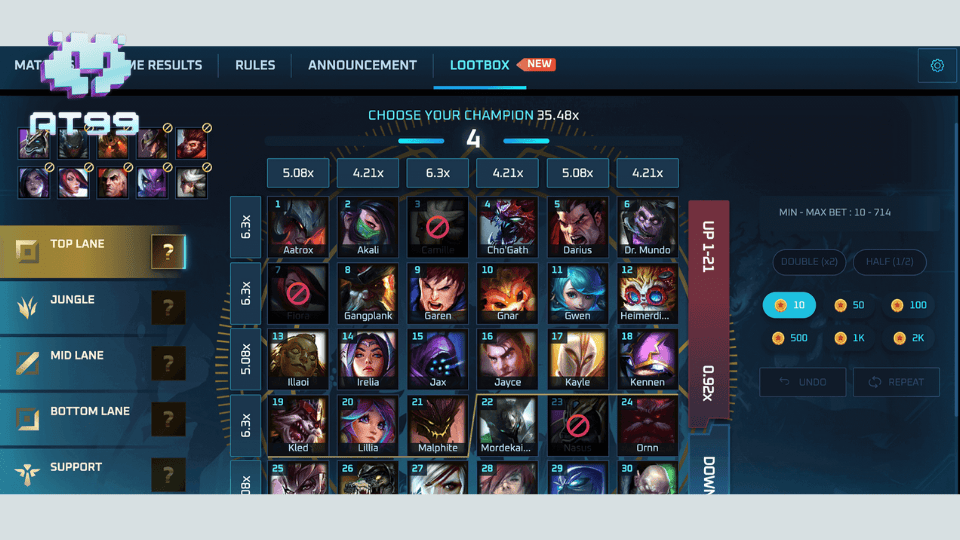
Task: Pick the Aatrox champion tile
Action: 298,227
